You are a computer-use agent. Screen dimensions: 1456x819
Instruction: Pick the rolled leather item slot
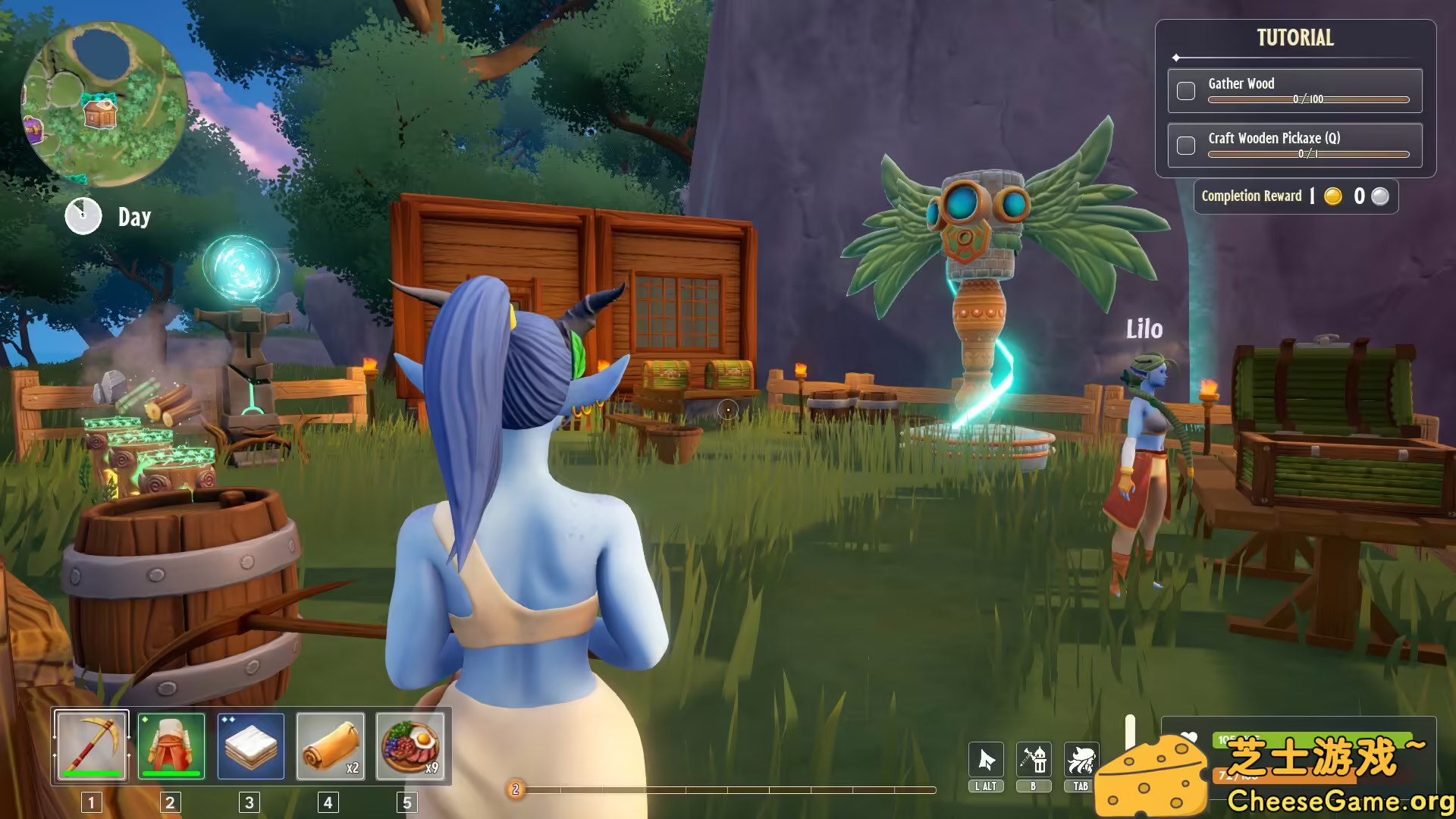pos(331,746)
